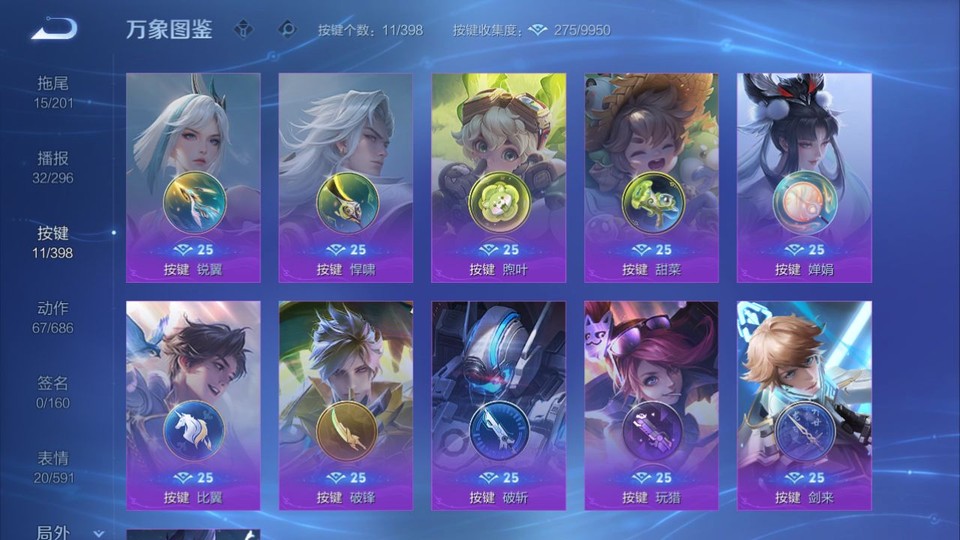Open the magnifier search icon in header
960x540 pixels.
coord(287,29)
